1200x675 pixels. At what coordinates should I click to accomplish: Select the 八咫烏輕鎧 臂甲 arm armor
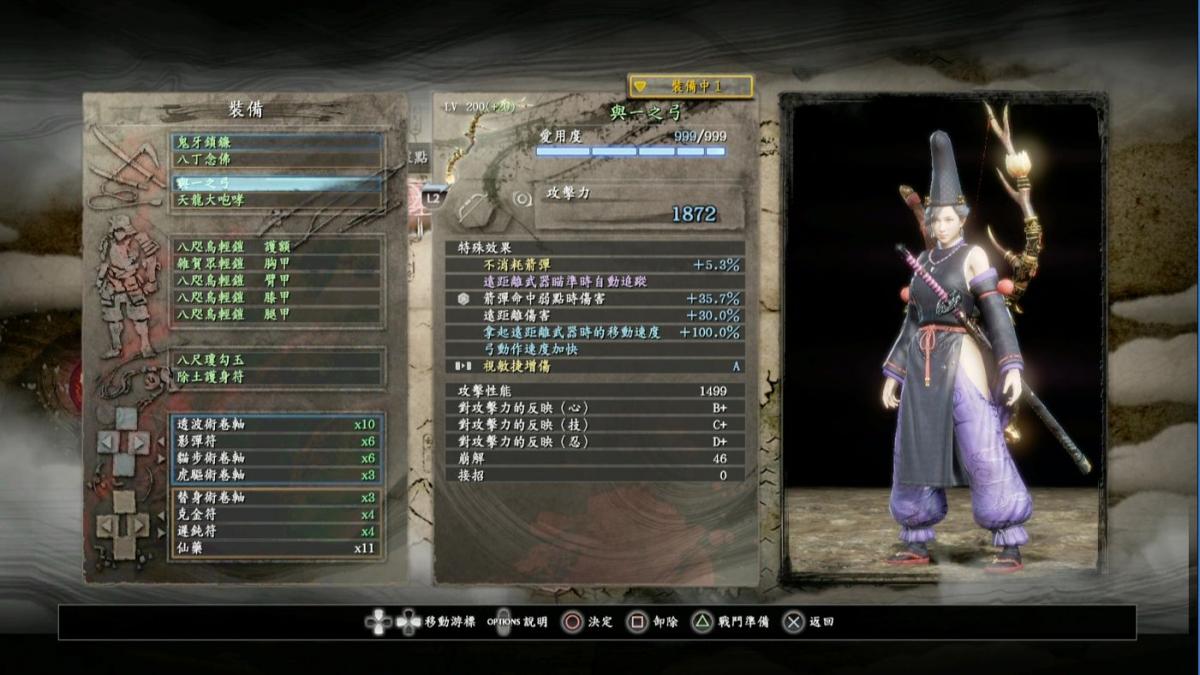click(276, 280)
